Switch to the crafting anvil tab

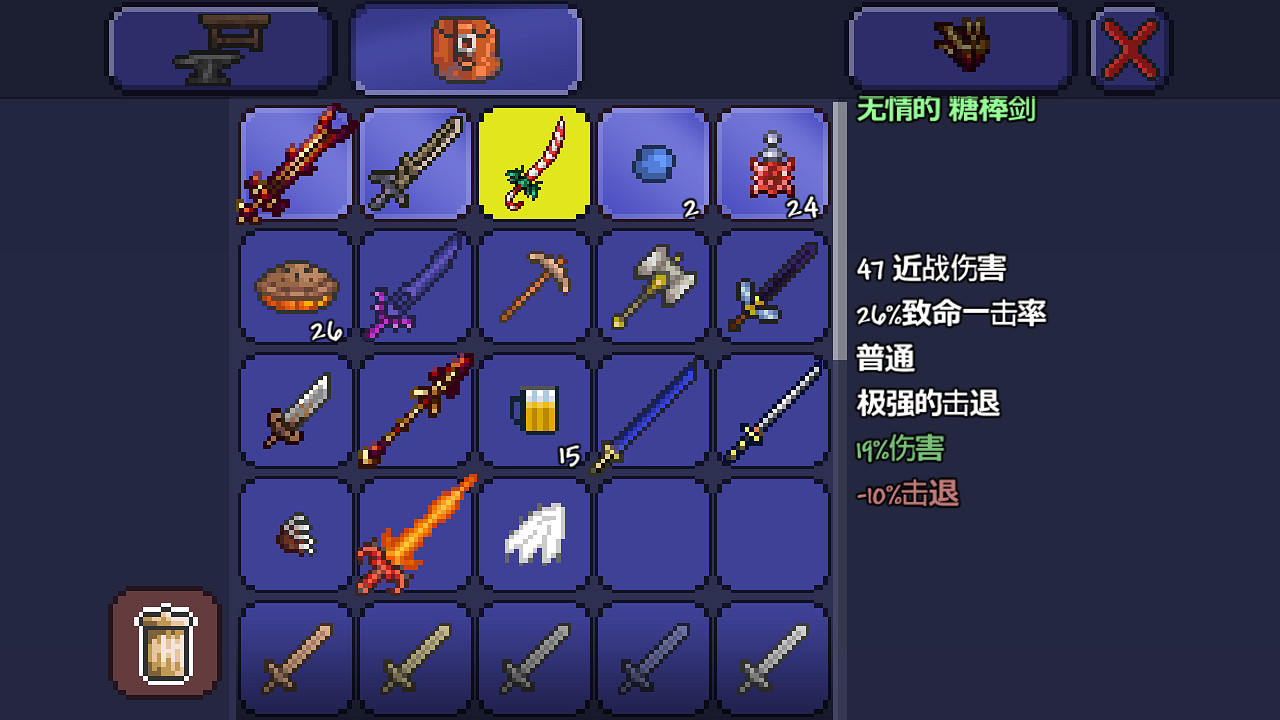(x=220, y=47)
